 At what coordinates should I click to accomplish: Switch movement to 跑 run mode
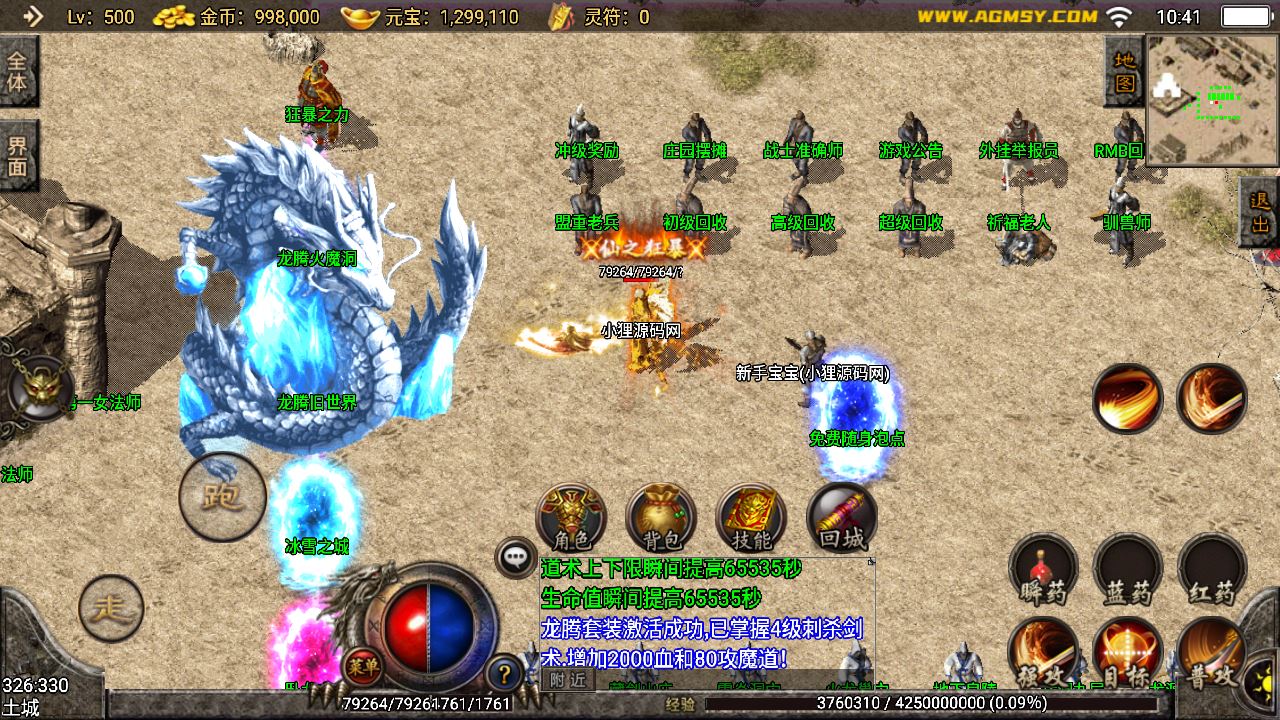click(x=222, y=497)
